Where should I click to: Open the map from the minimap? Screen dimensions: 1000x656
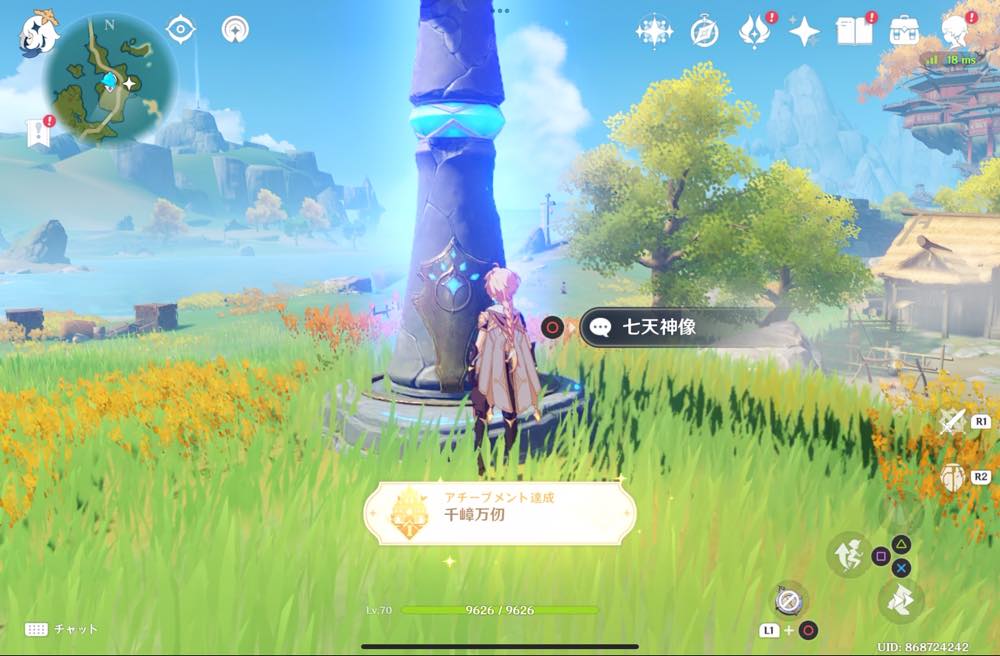(x=111, y=78)
